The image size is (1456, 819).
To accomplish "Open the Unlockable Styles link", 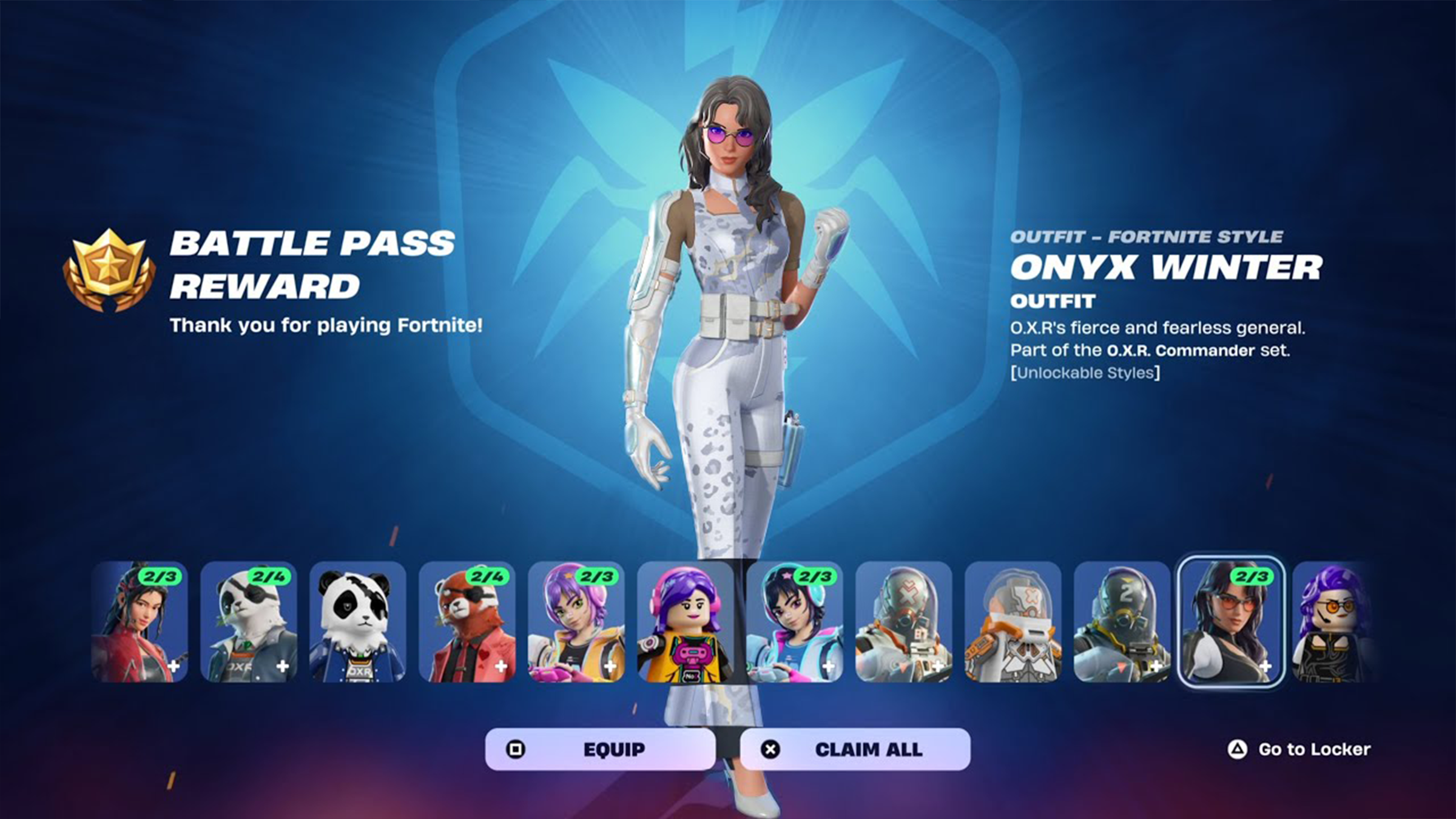I will pyautogui.click(x=1085, y=372).
